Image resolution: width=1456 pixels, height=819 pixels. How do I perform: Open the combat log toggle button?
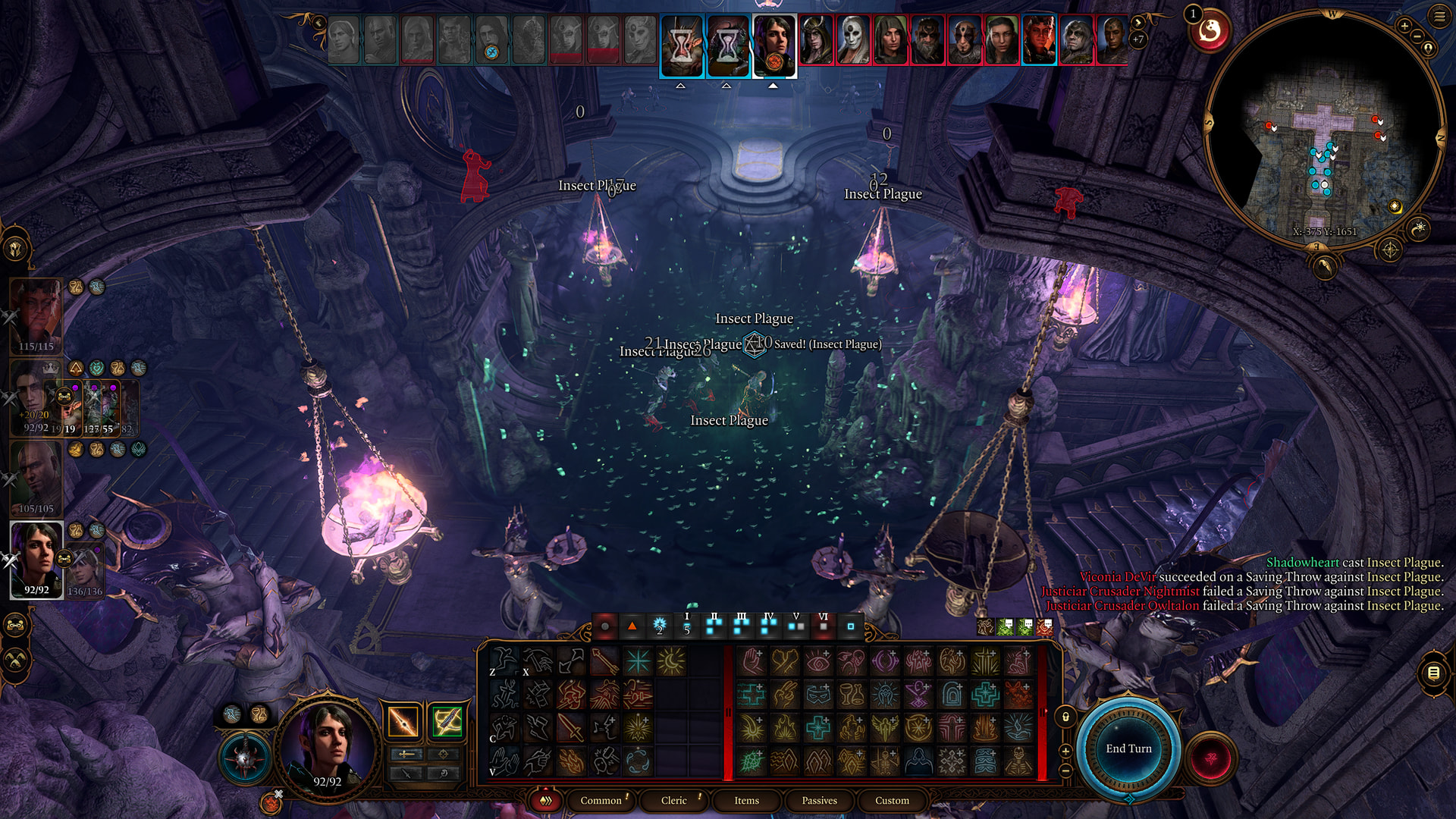1433,673
